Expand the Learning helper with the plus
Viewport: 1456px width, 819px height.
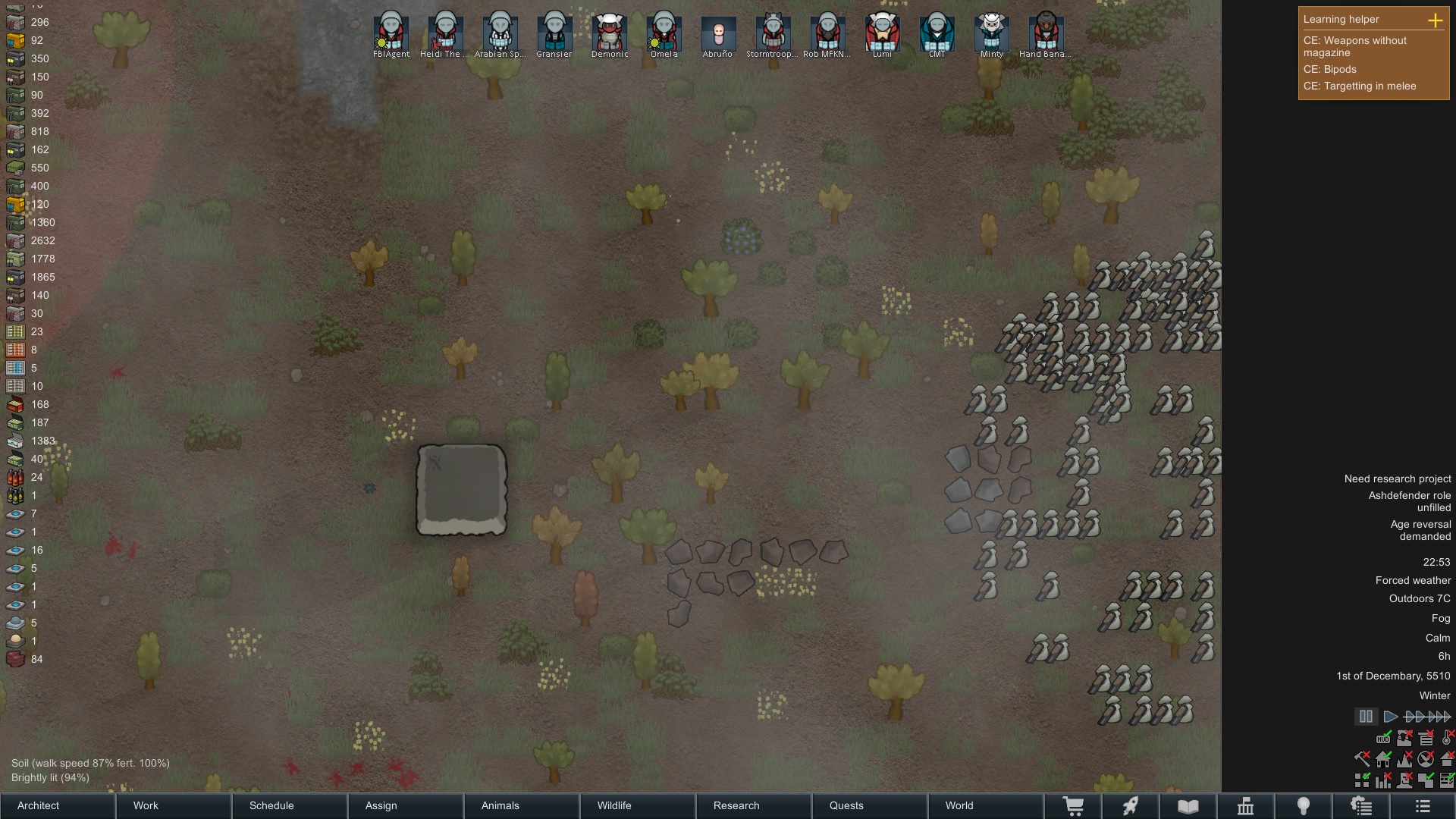(x=1437, y=21)
